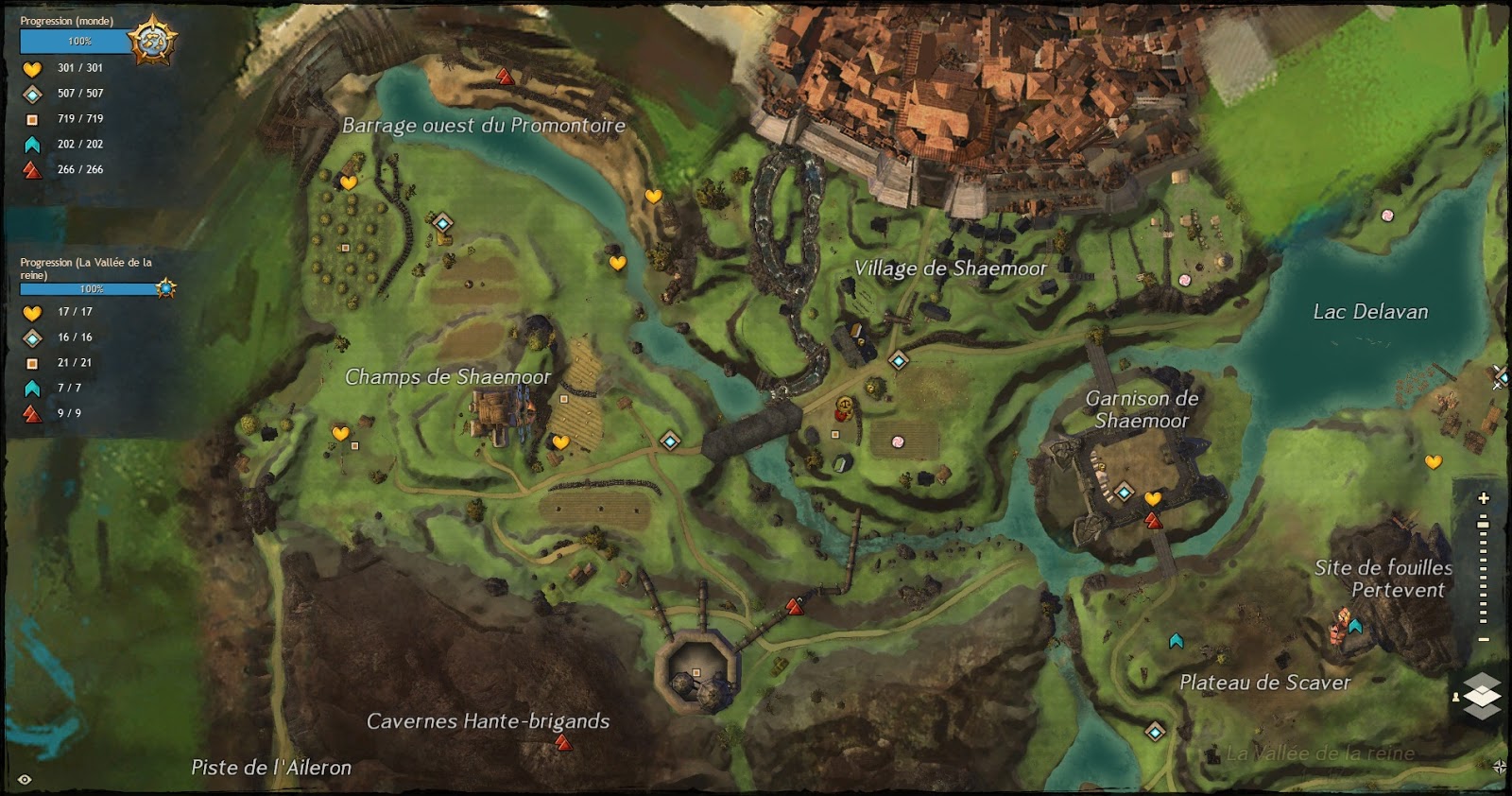The image size is (1512, 796).
Task: Click the vista marker inside Garnison de Shaemoor
Action: 1151,519
